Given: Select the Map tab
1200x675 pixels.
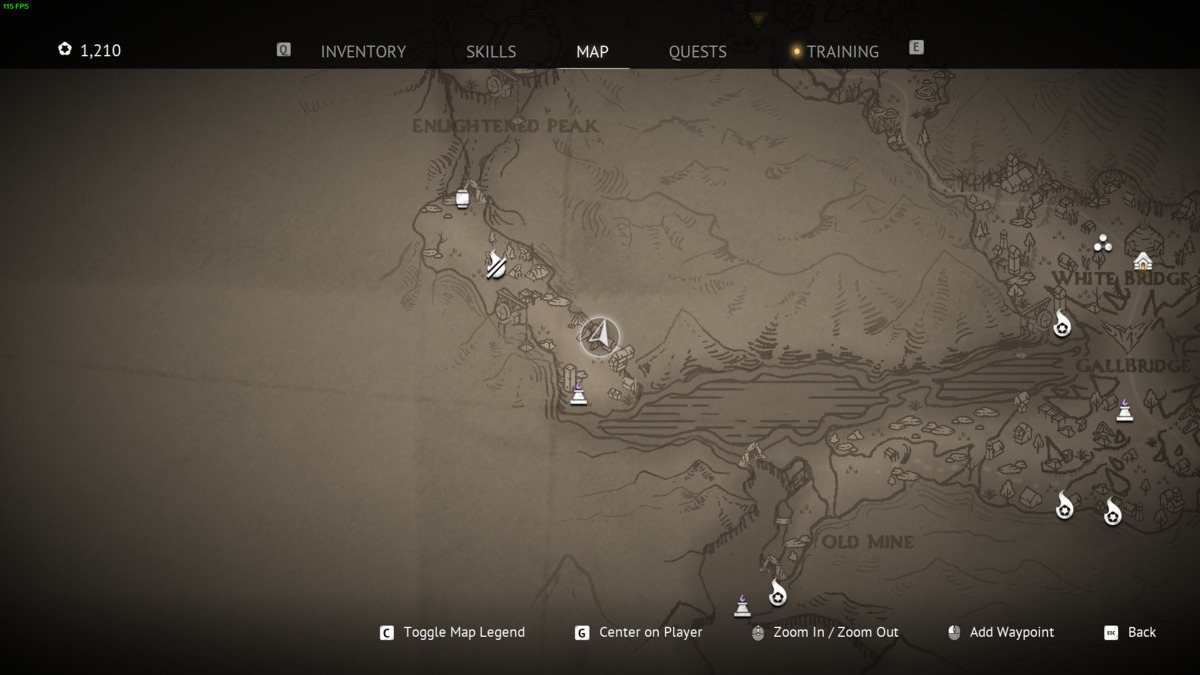Looking at the screenshot, I should tap(592, 51).
